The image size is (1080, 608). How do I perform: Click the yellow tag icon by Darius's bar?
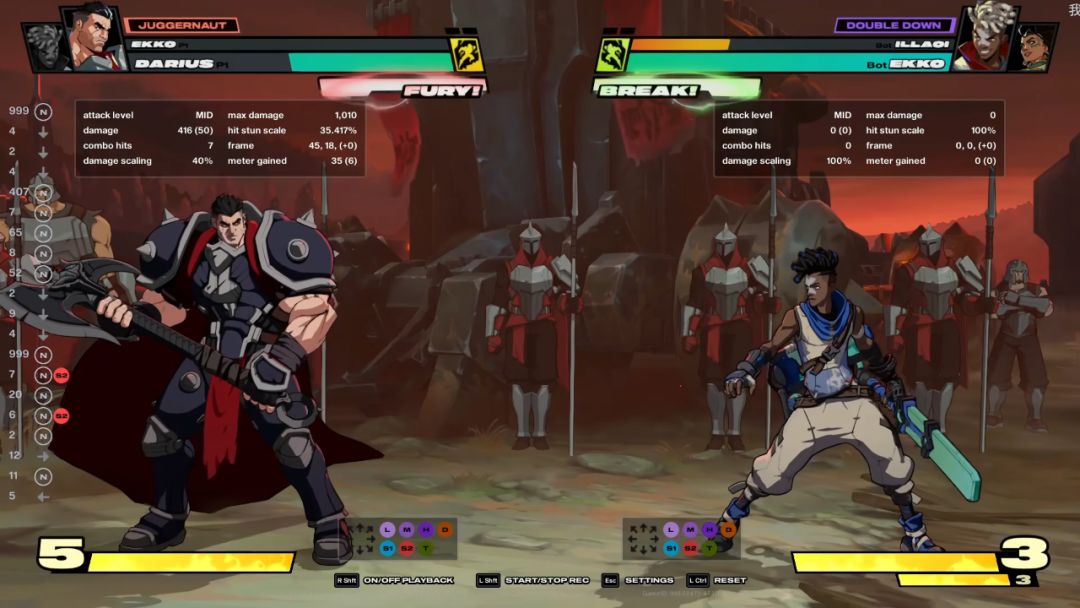[x=467, y=55]
